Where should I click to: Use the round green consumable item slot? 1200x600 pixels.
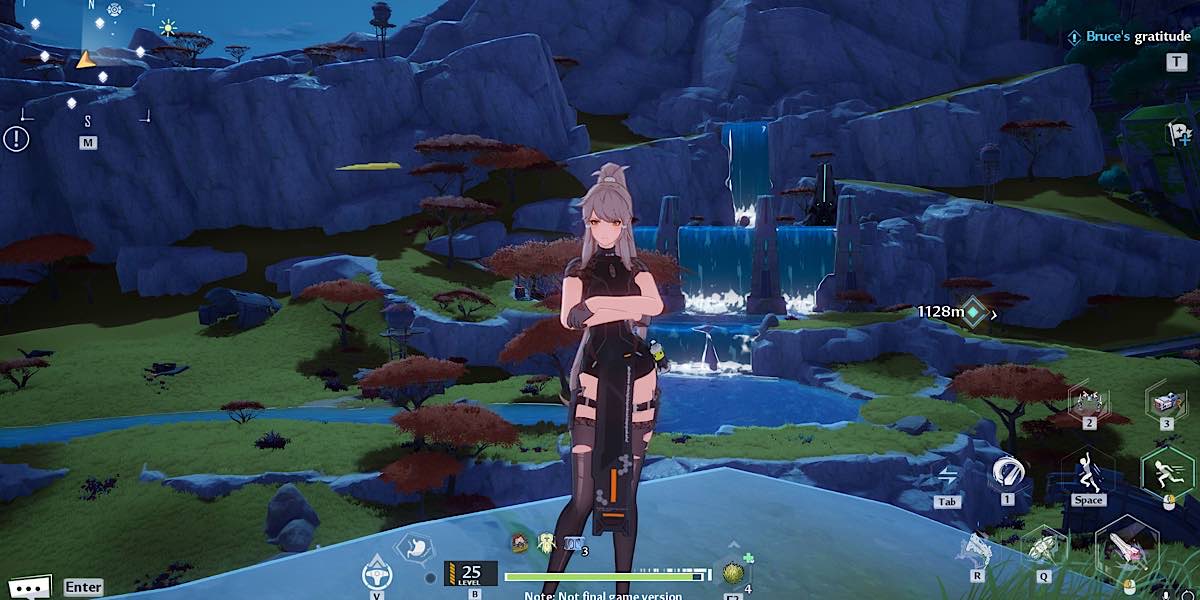coord(732,573)
